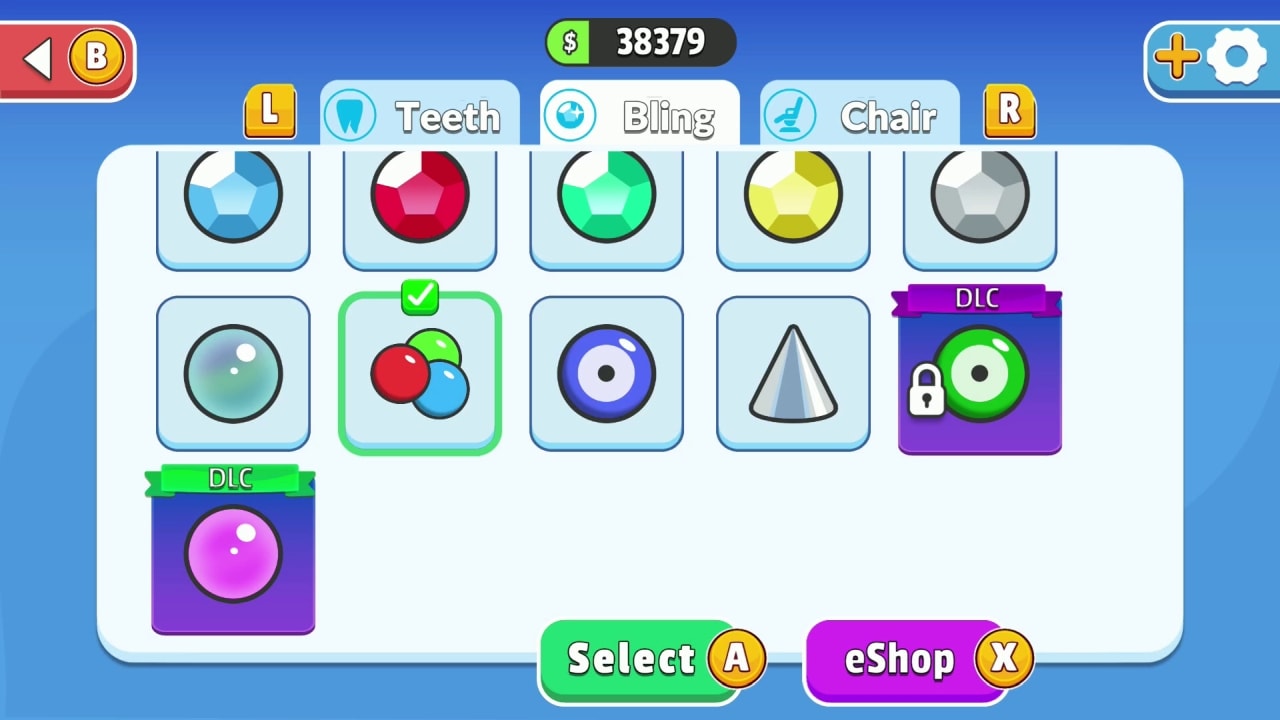Select the yellow gem
This screenshot has width=1280, height=720.
(792, 197)
